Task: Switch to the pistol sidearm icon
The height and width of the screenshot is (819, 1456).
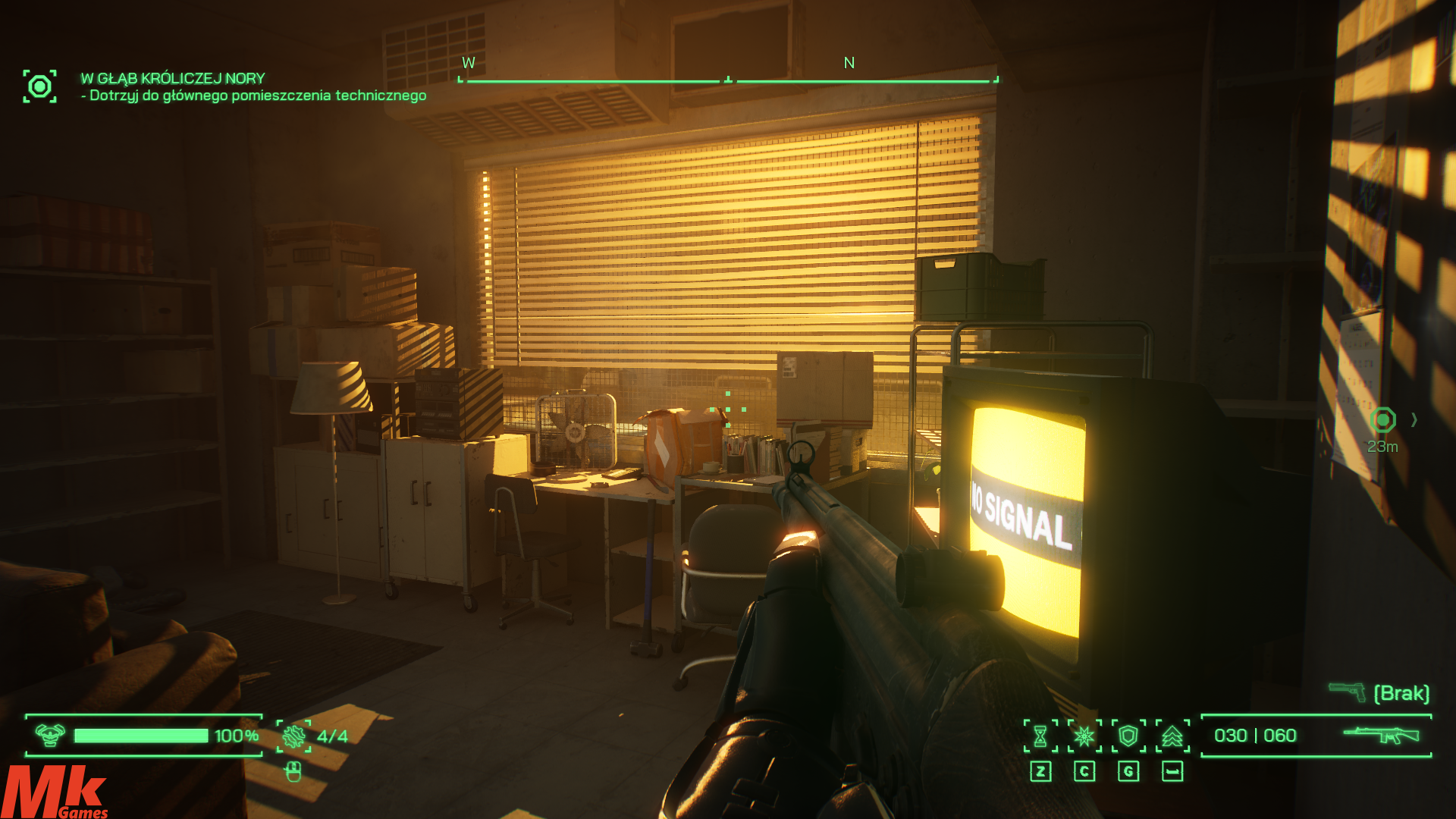Action: tap(1347, 692)
